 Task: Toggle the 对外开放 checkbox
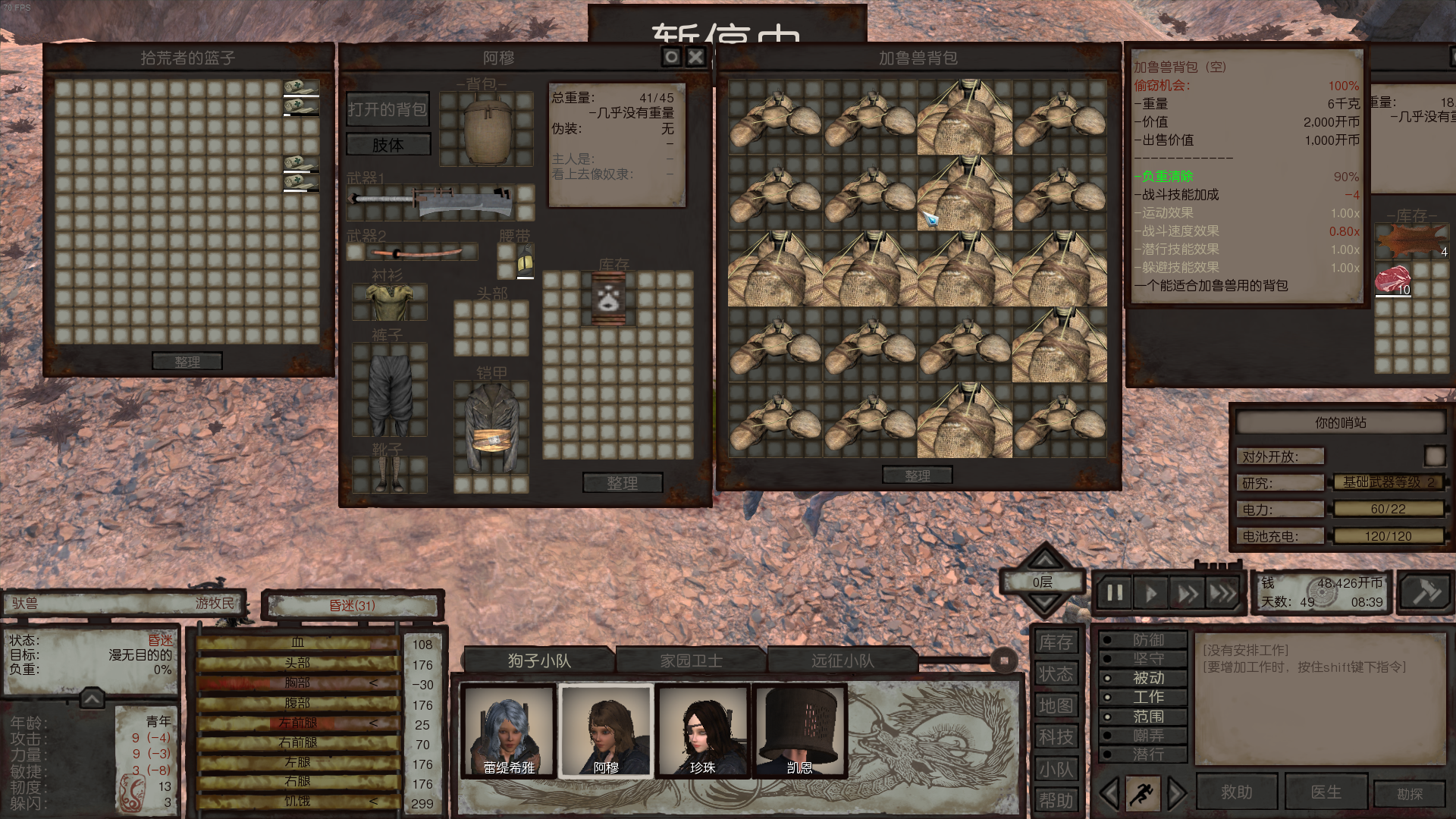pos(1434,456)
